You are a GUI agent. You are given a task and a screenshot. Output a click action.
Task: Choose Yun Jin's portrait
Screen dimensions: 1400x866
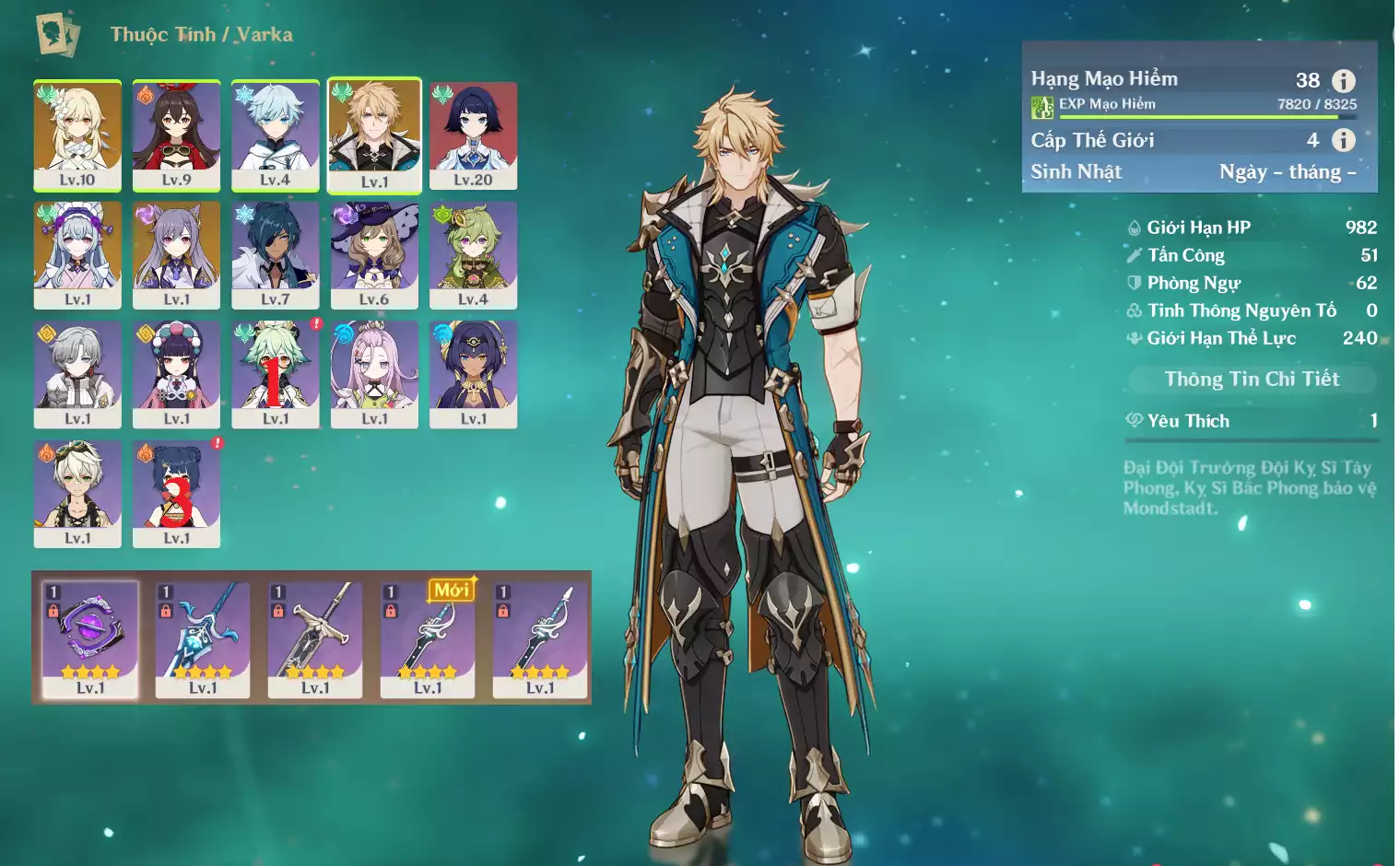pyautogui.click(x=176, y=374)
